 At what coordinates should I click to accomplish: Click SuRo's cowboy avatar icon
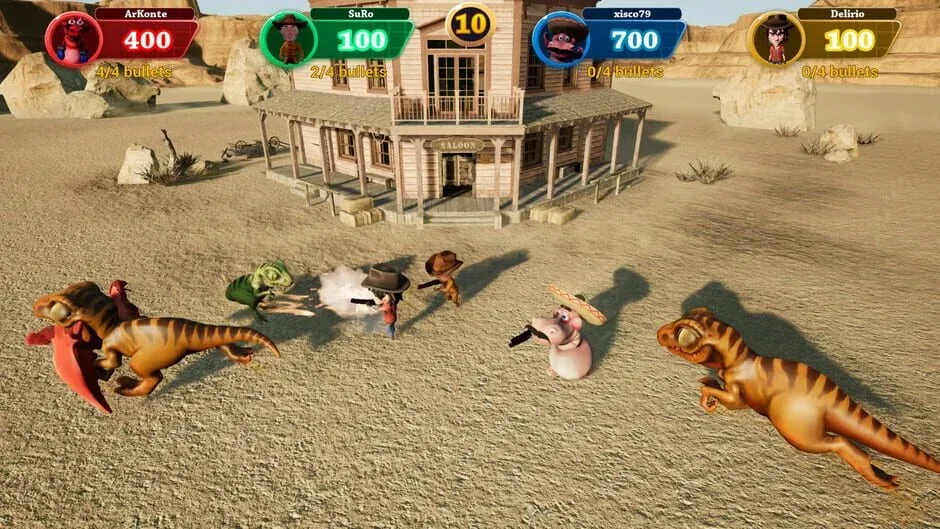click(x=289, y=39)
